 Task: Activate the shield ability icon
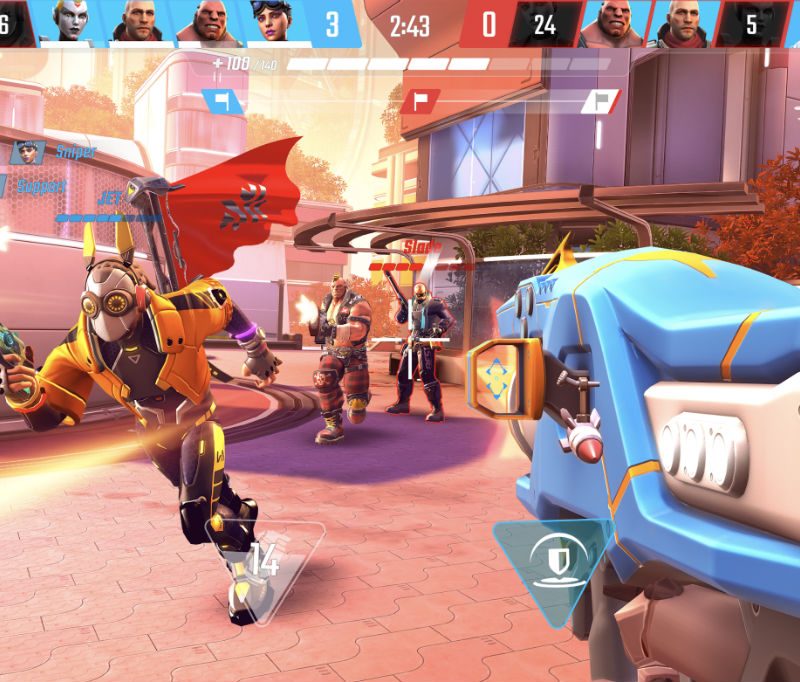point(553,559)
